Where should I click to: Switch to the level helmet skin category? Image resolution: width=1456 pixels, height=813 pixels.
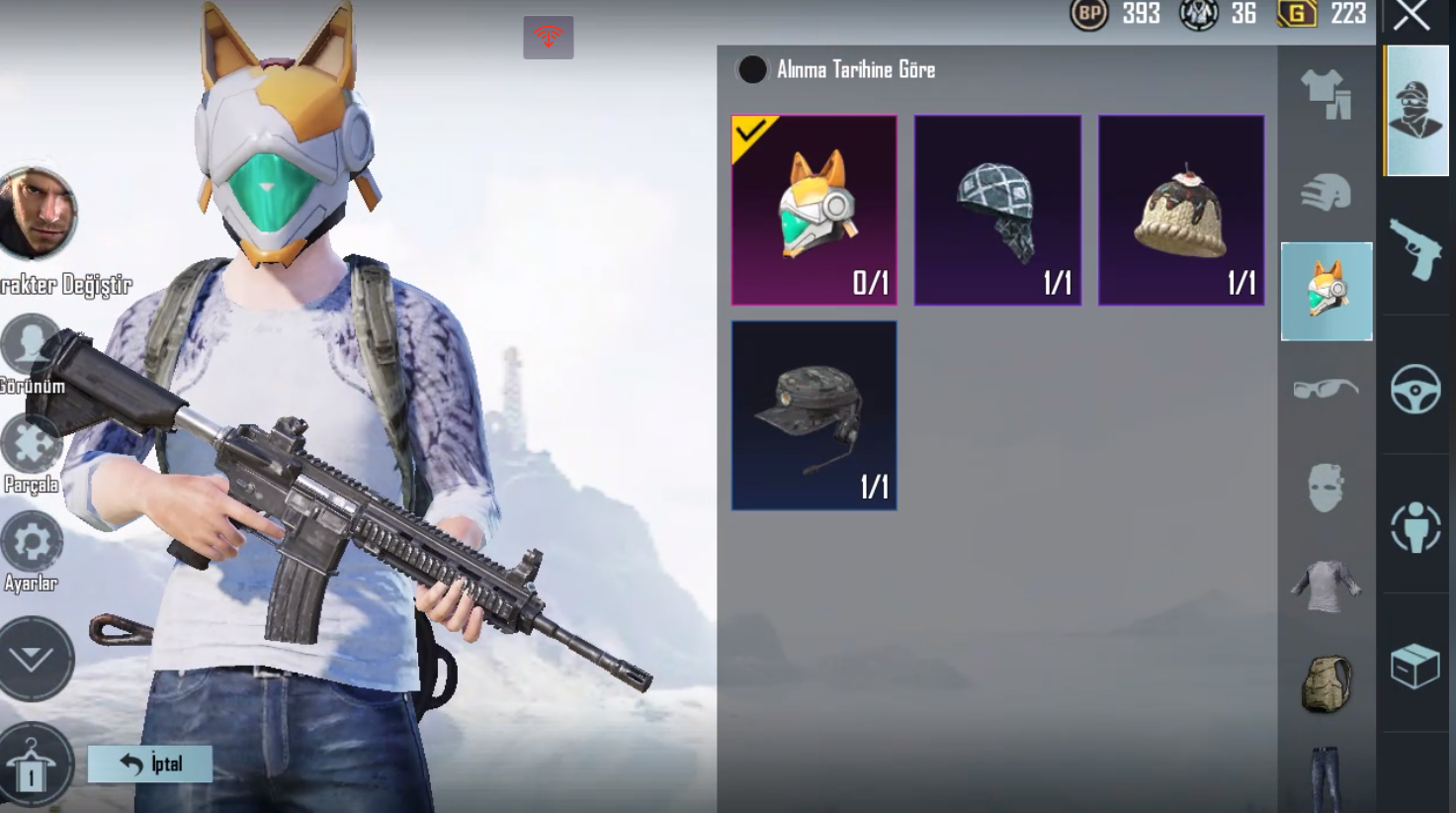1327,193
